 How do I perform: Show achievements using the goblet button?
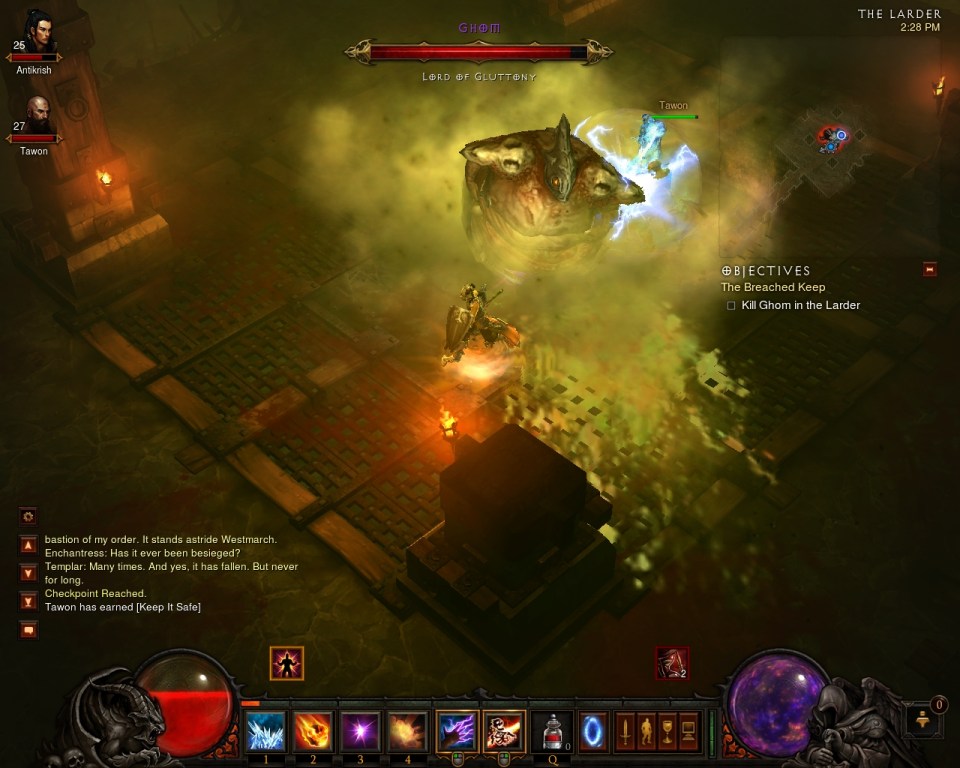(667, 731)
